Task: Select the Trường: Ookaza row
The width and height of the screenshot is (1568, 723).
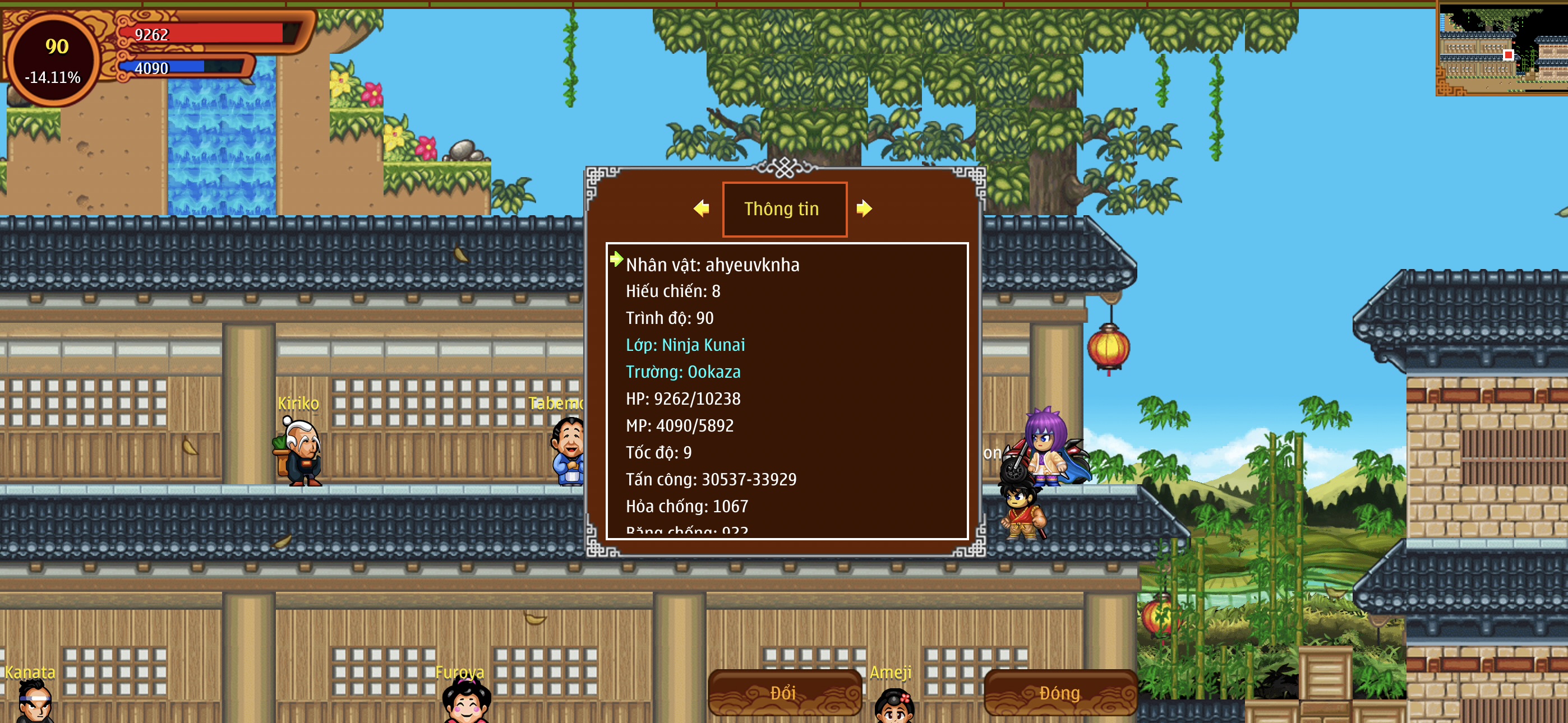Action: (x=683, y=372)
